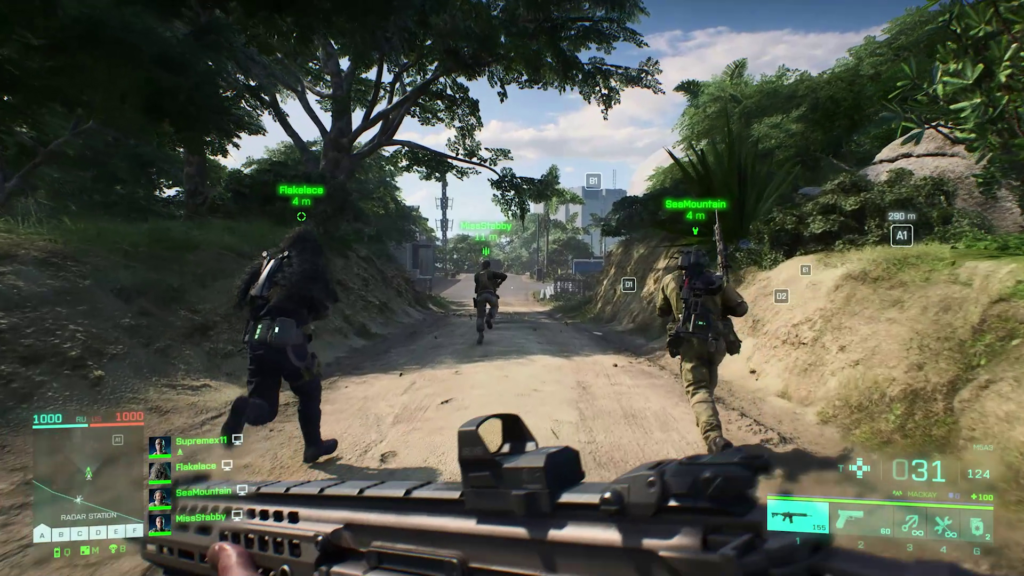
Task: Click the A1 objective marker
Action: coord(901,235)
